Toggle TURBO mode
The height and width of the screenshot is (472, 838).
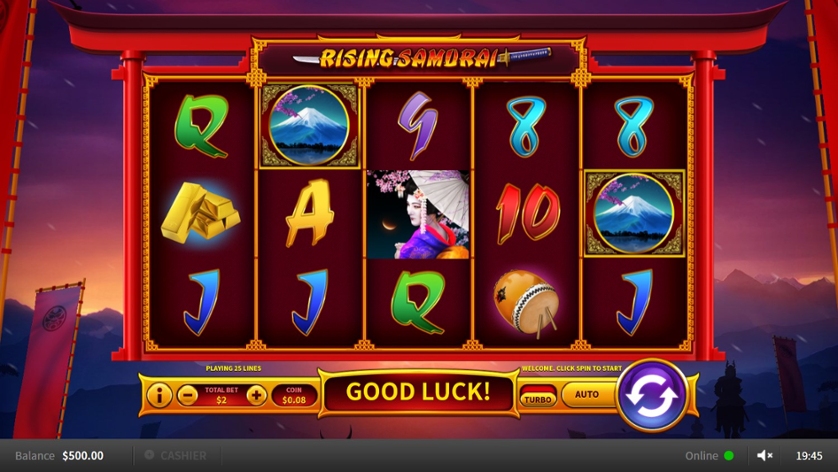coord(537,398)
